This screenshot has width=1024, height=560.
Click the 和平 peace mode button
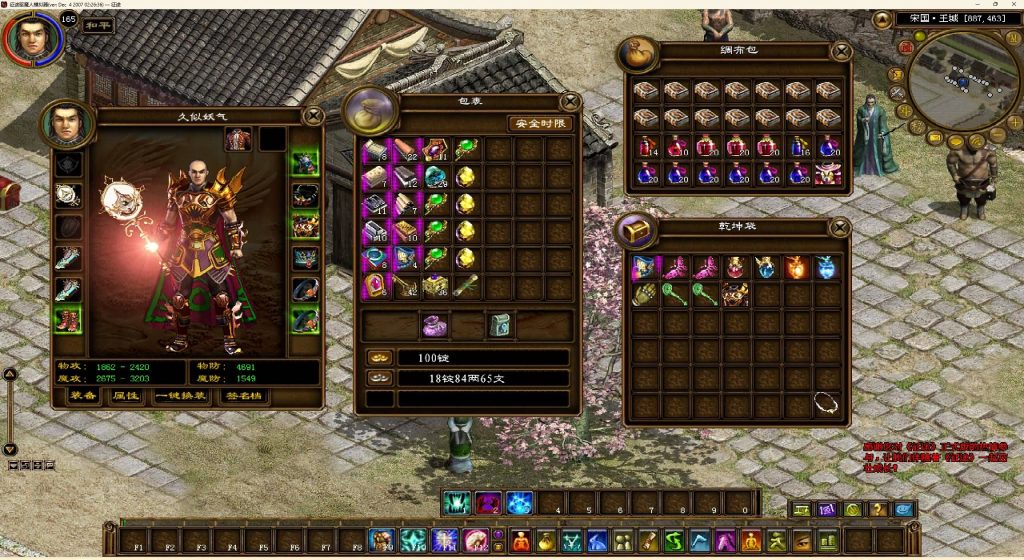click(x=97, y=25)
